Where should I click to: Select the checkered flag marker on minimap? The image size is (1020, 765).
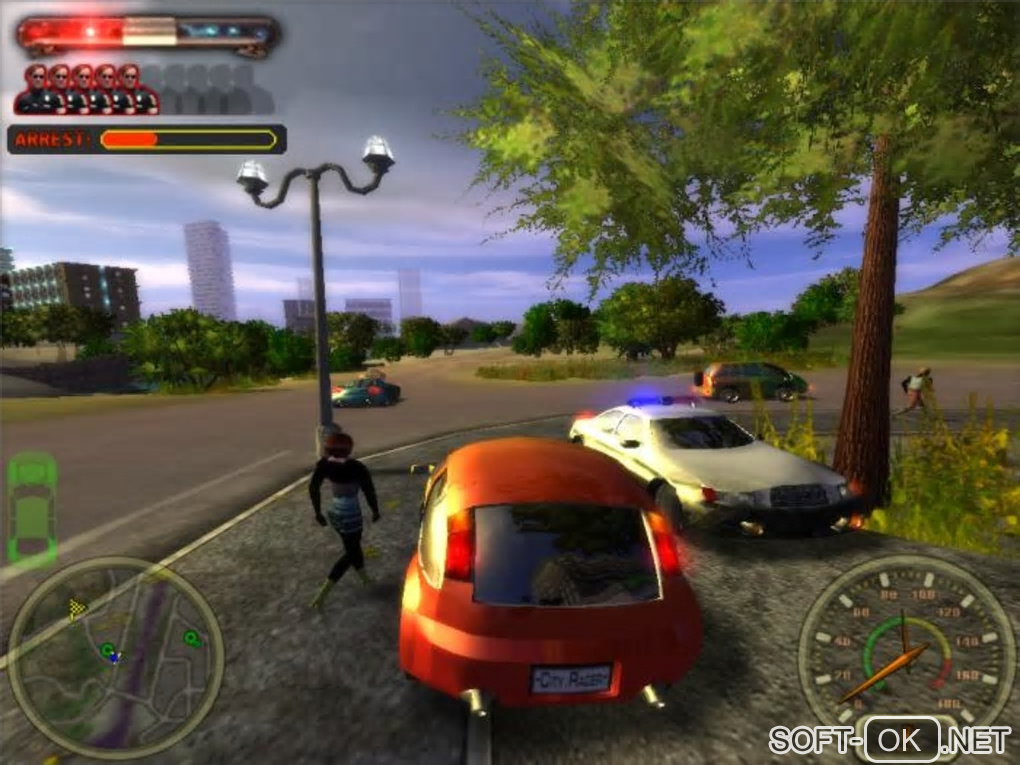77,606
